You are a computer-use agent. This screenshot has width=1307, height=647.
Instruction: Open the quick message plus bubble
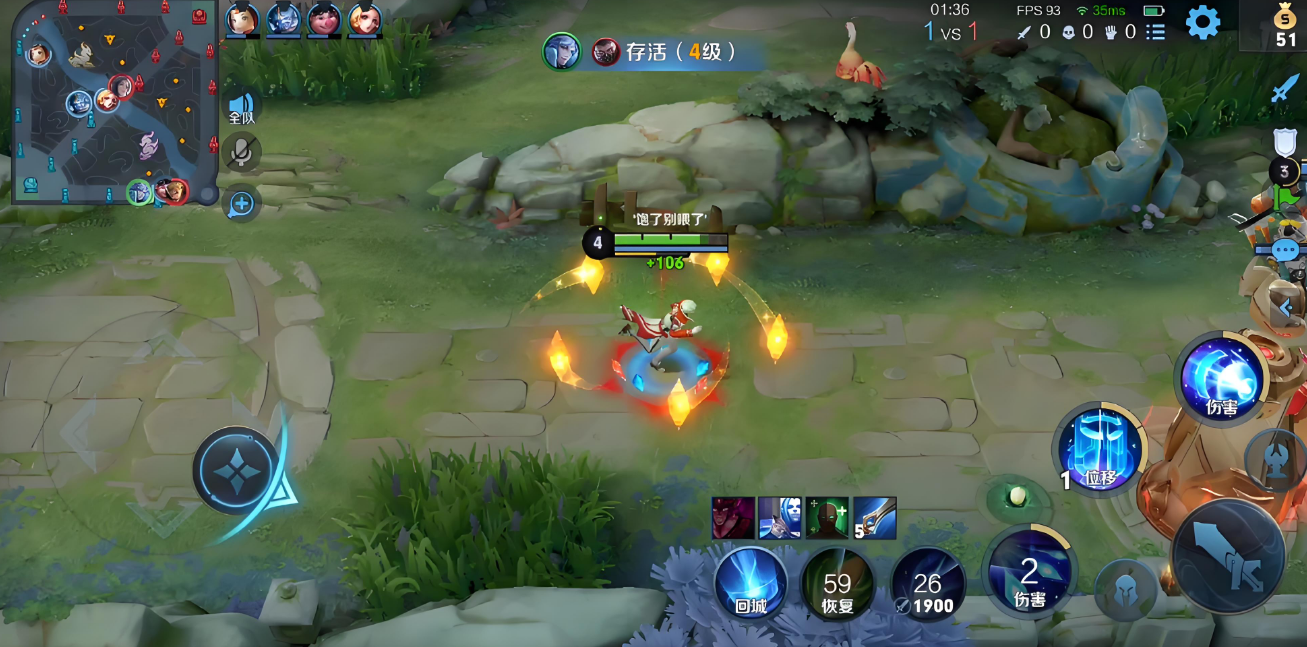[241, 204]
